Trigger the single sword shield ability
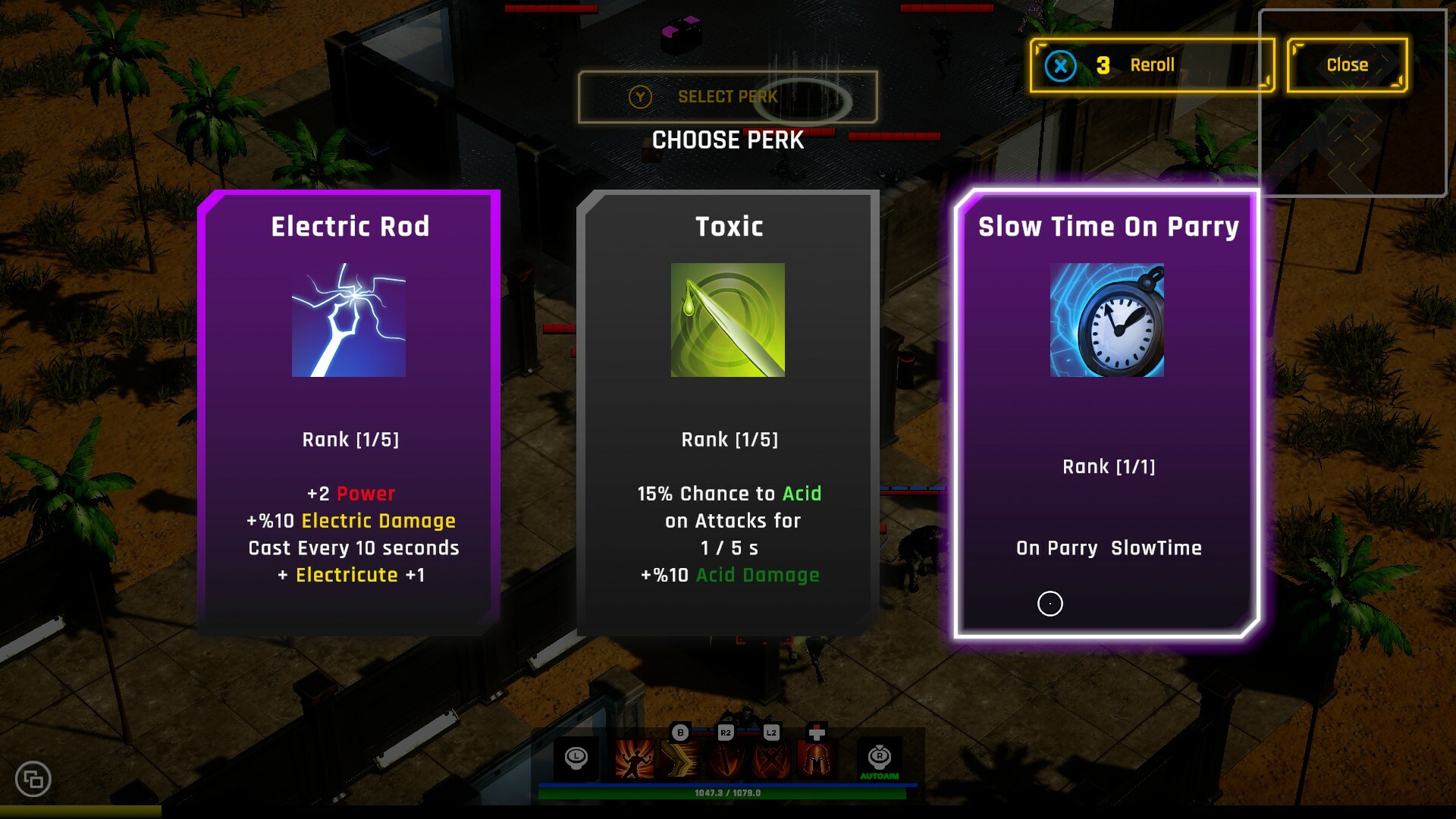The width and height of the screenshot is (1456, 819). click(x=726, y=758)
